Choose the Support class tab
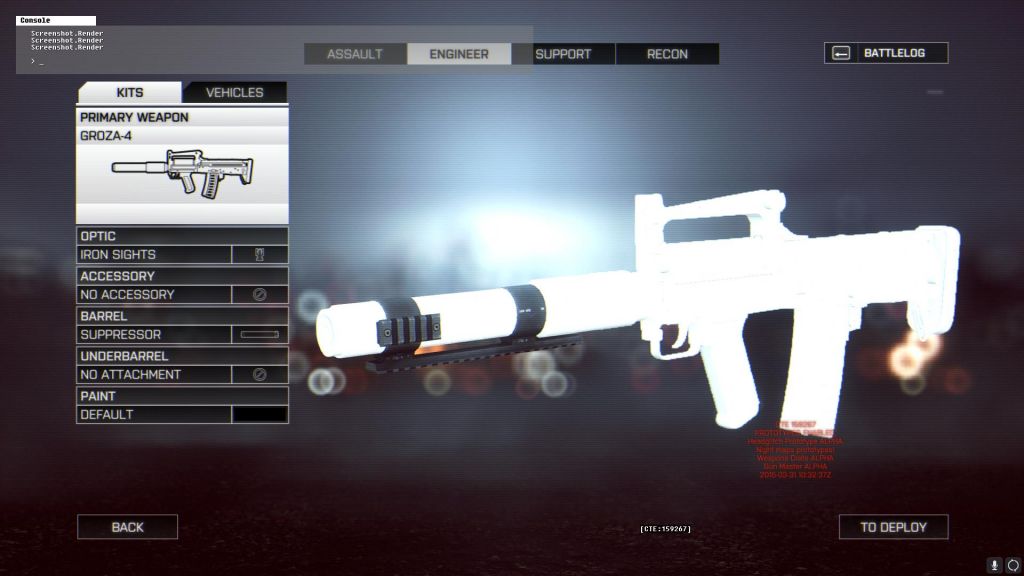Viewport: 1024px width, 576px height. click(563, 54)
